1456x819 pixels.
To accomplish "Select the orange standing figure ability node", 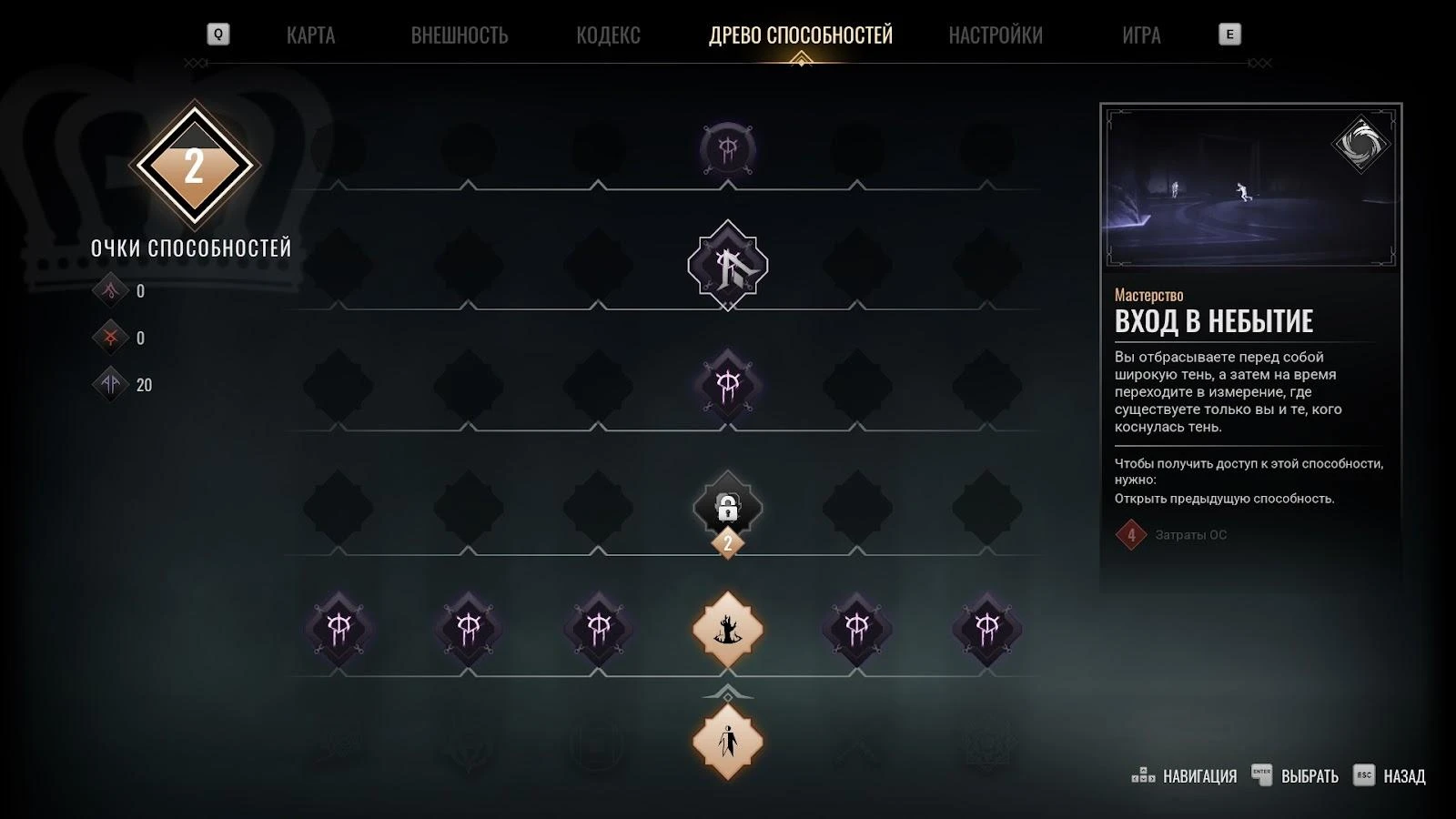I will (727, 742).
